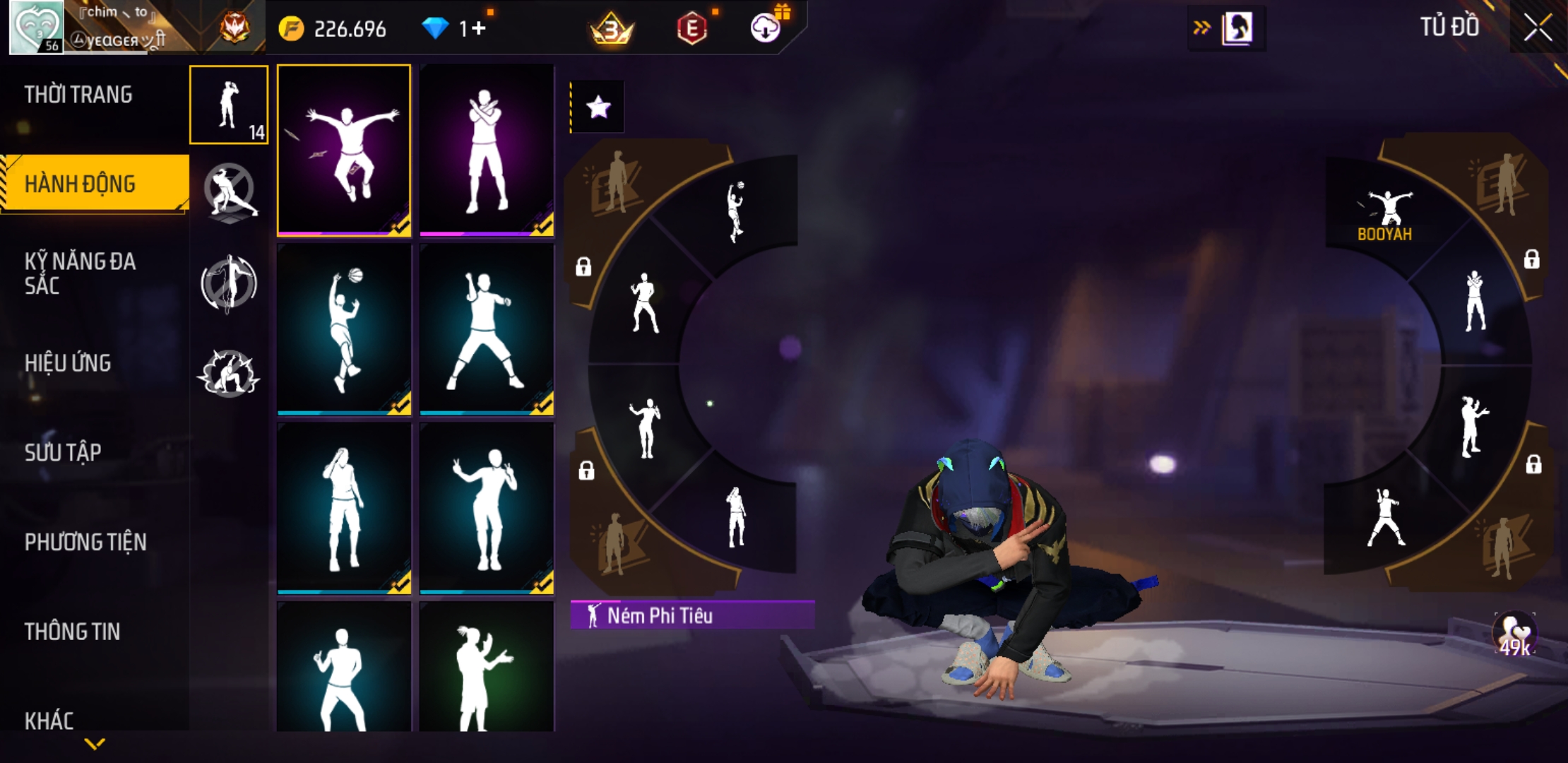Viewport: 1568px width, 763px height.
Task: Click the BOOYAH emote wheel slot
Action: [x=1385, y=212]
